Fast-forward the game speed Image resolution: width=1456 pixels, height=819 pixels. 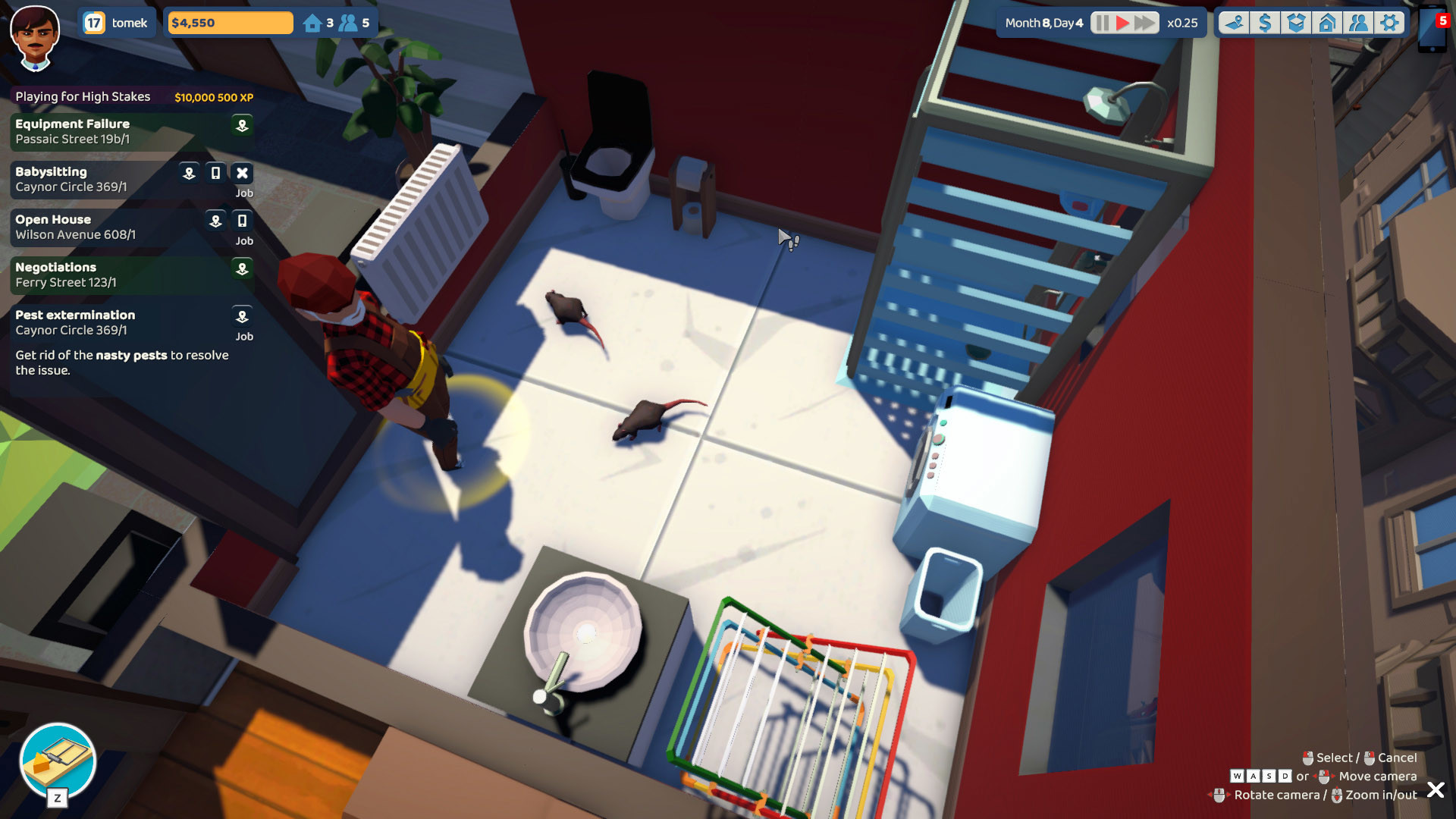pyautogui.click(x=1144, y=23)
